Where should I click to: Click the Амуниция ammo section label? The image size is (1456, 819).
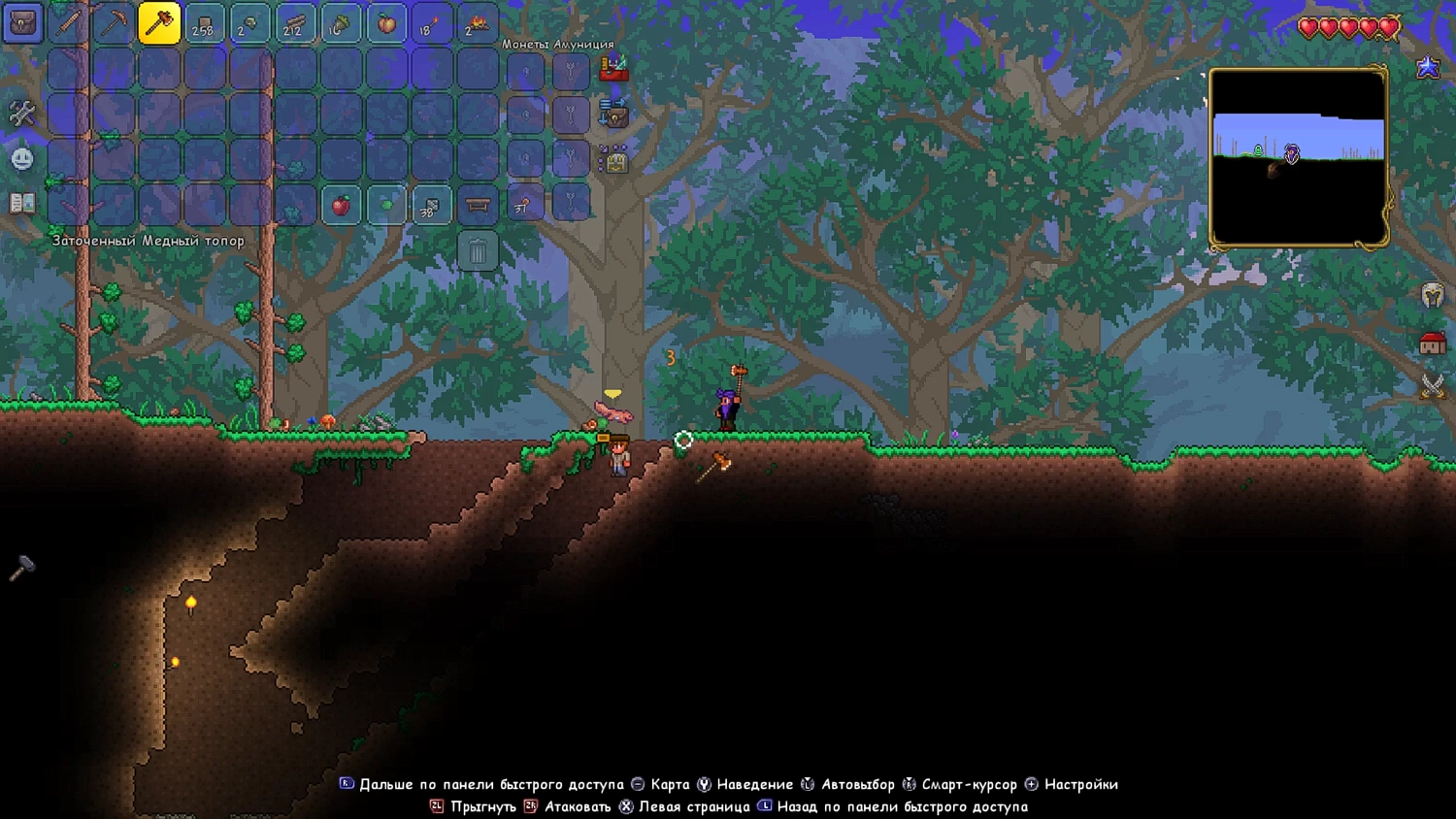point(583,45)
